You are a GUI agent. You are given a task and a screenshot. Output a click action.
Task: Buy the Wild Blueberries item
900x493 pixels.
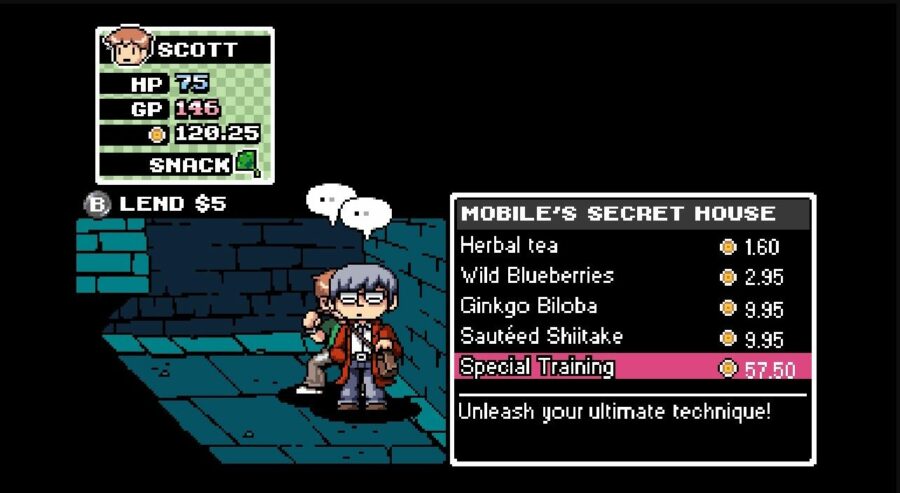coord(537,276)
